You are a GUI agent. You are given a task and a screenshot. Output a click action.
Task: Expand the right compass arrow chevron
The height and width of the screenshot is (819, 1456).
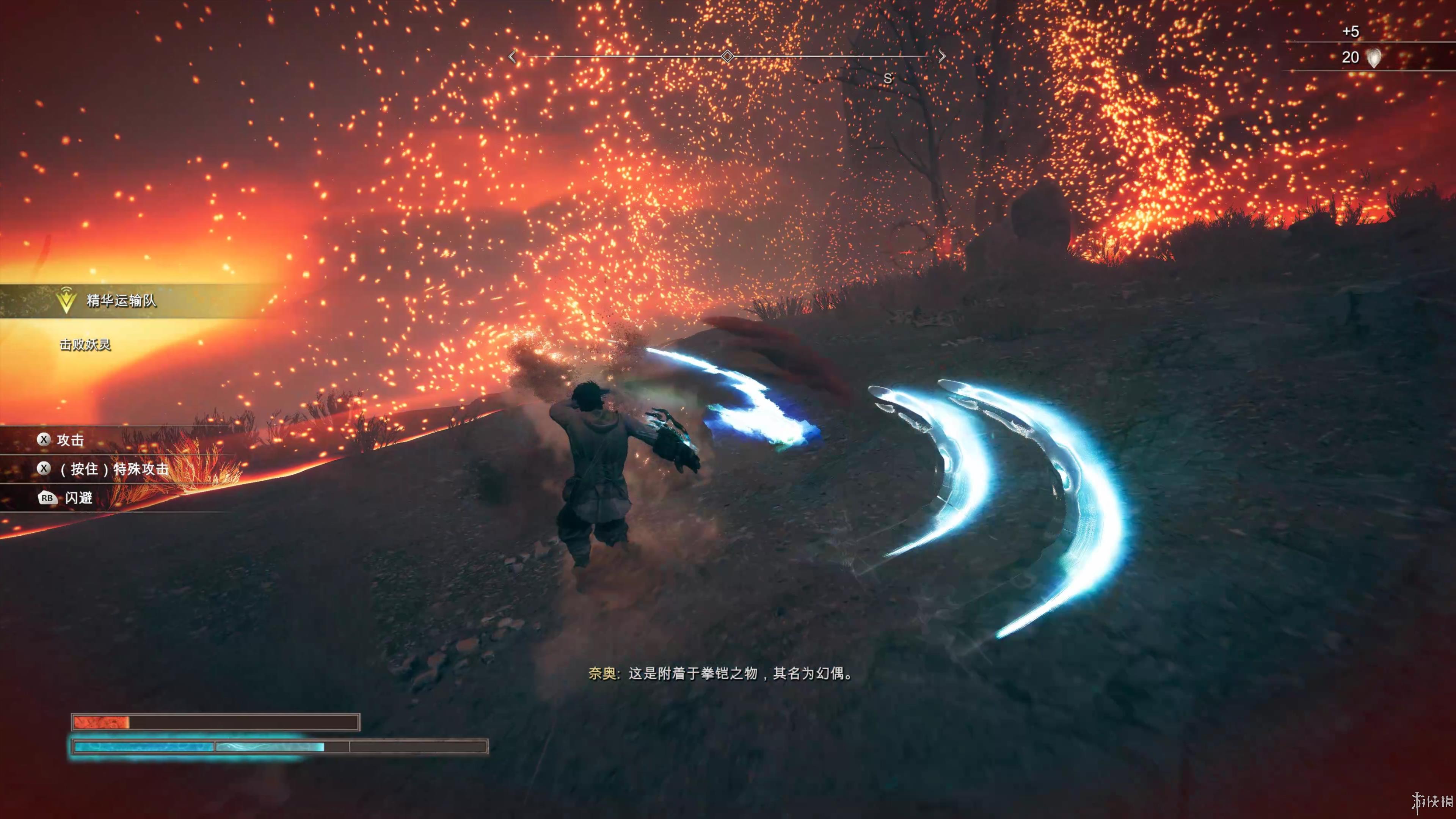tap(942, 55)
